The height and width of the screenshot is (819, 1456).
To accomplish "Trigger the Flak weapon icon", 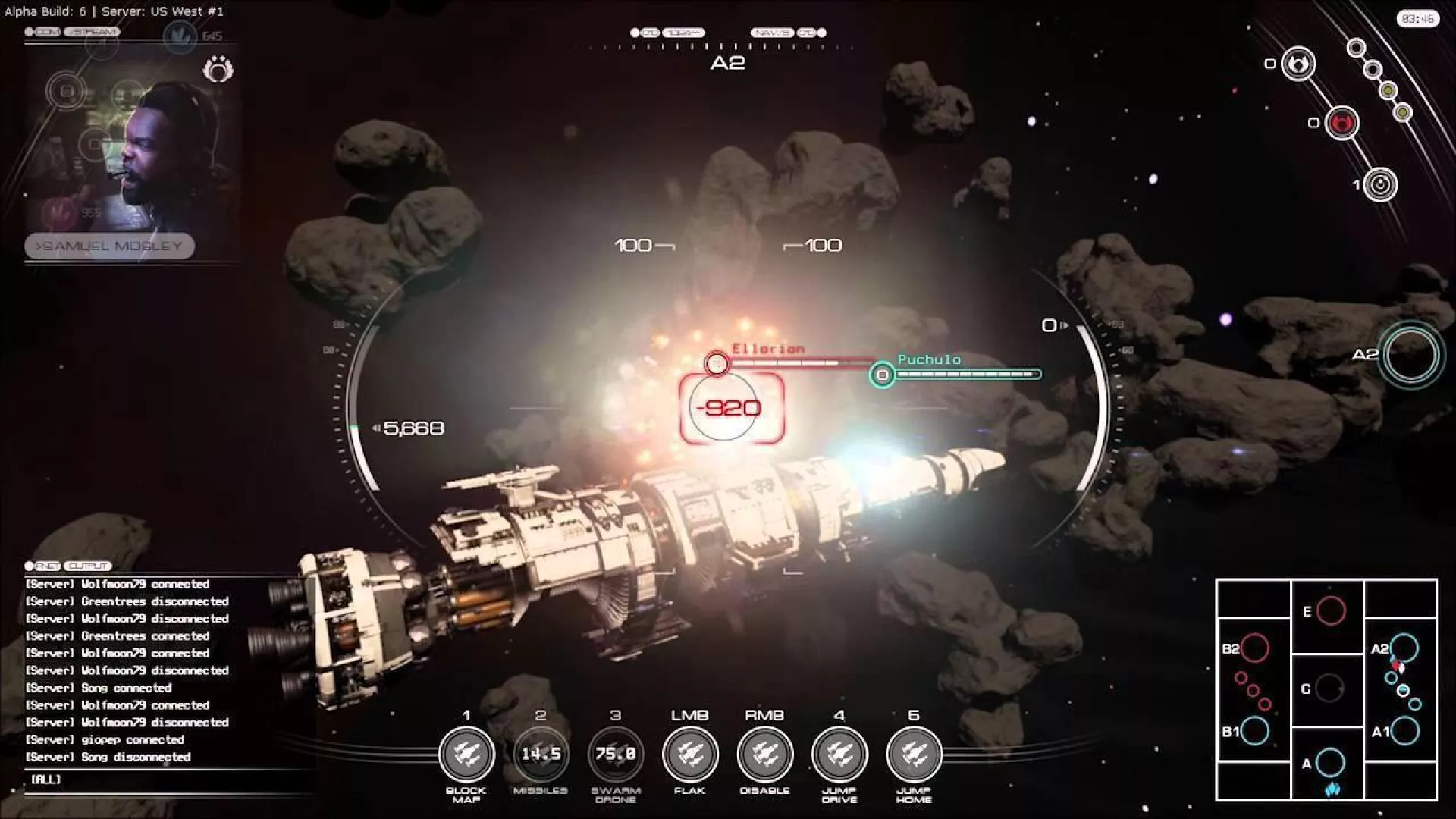I will point(689,754).
